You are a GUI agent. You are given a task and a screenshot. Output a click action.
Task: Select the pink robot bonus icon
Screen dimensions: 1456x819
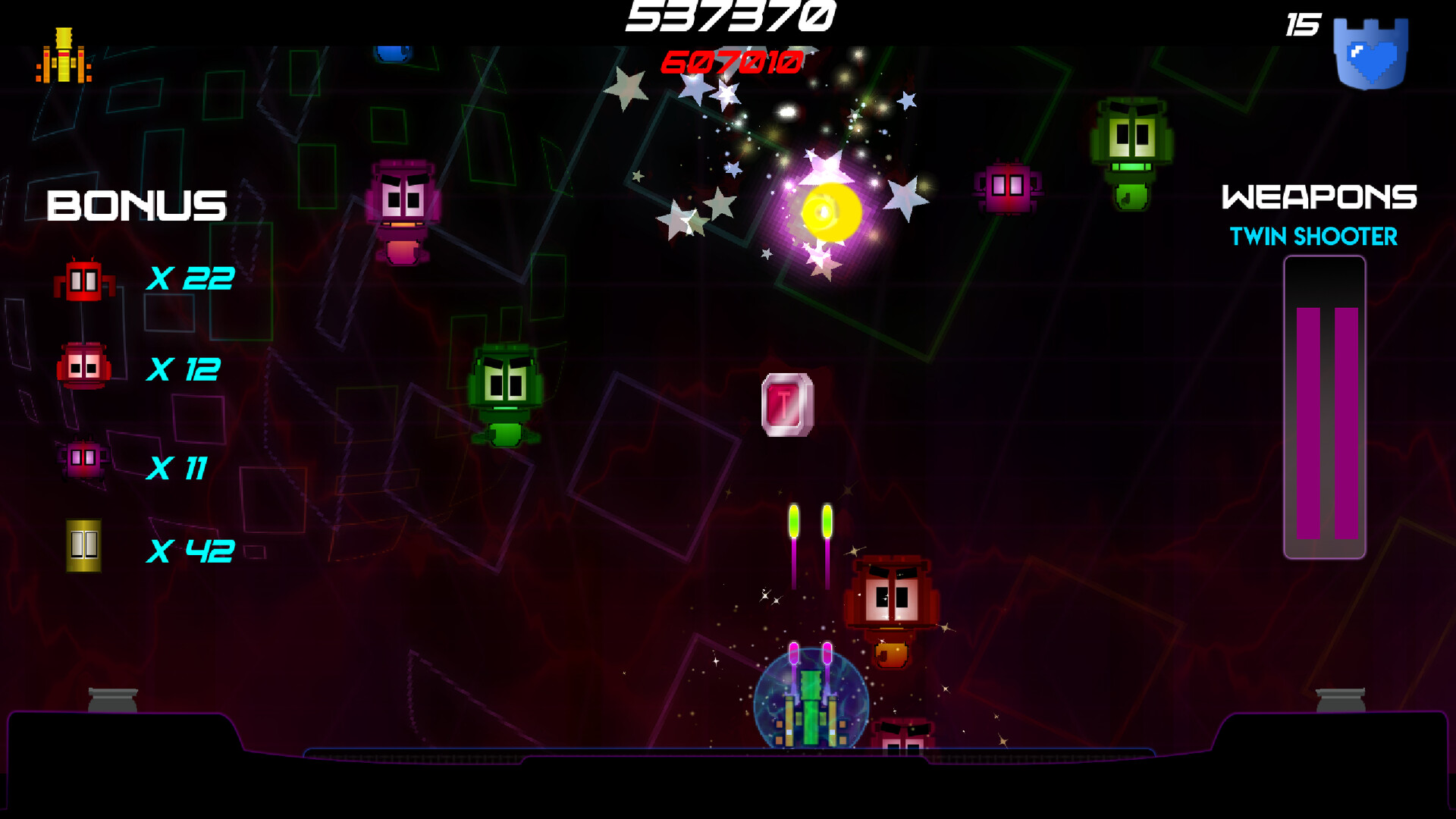tap(82, 459)
